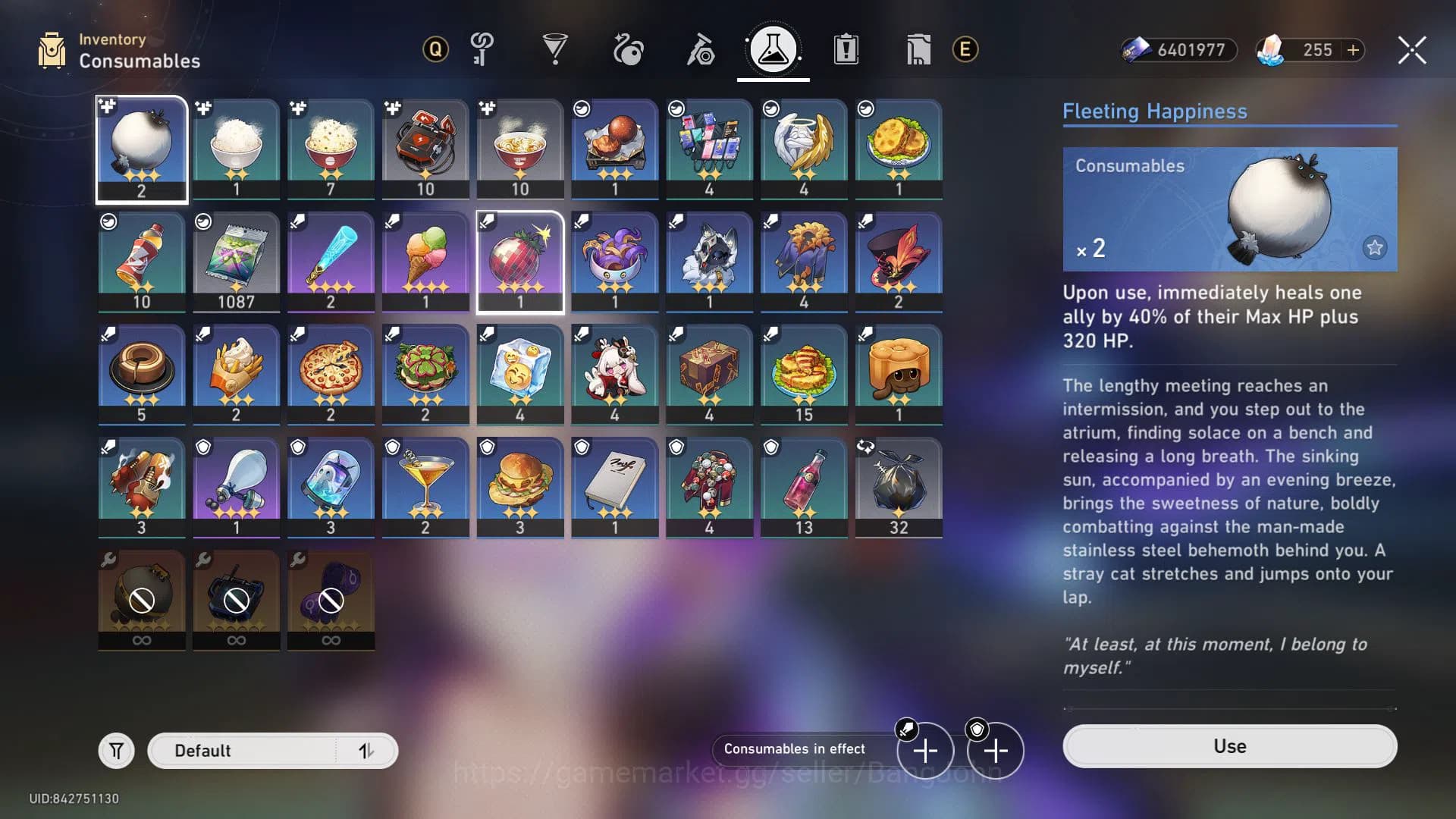The width and height of the screenshot is (1456, 819).
Task: Click the funnel filter icon near sort bar
Action: (x=118, y=750)
